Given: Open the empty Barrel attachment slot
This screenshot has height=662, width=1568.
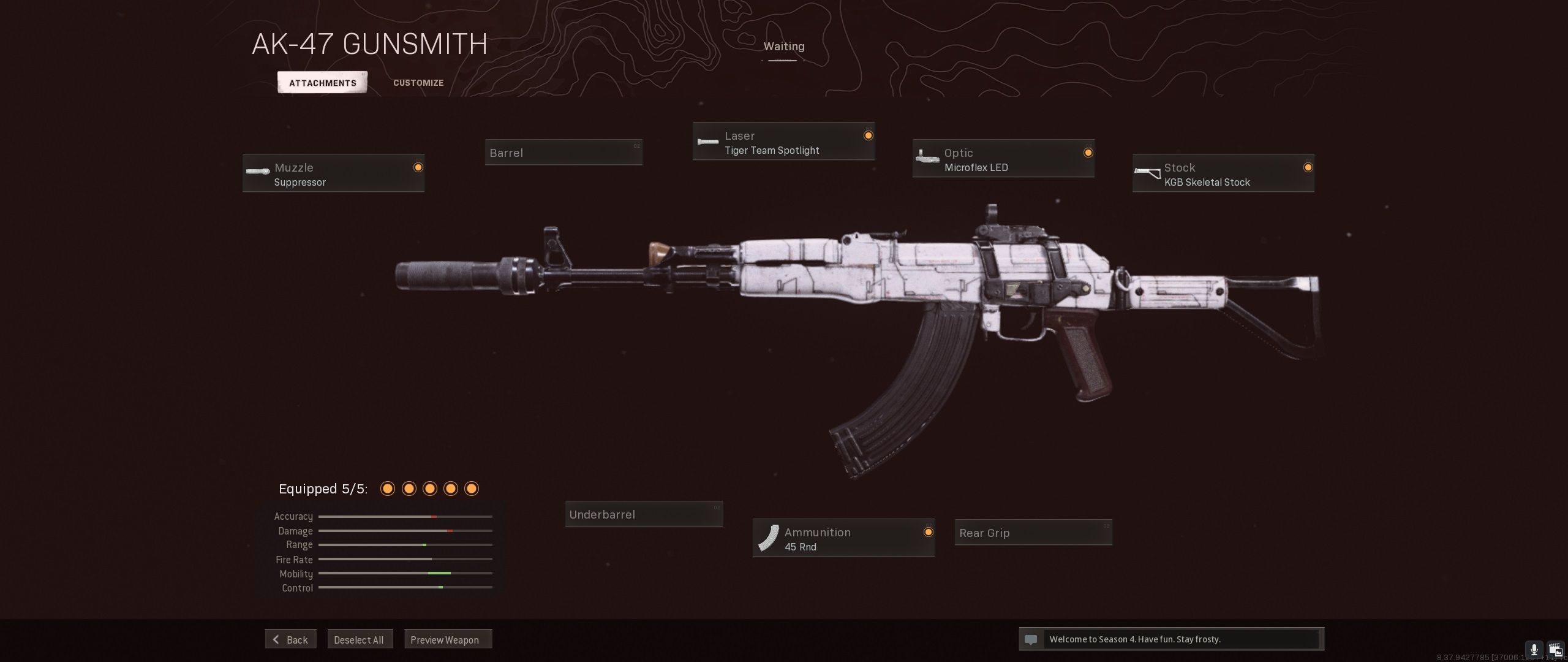Looking at the screenshot, I should 563,152.
